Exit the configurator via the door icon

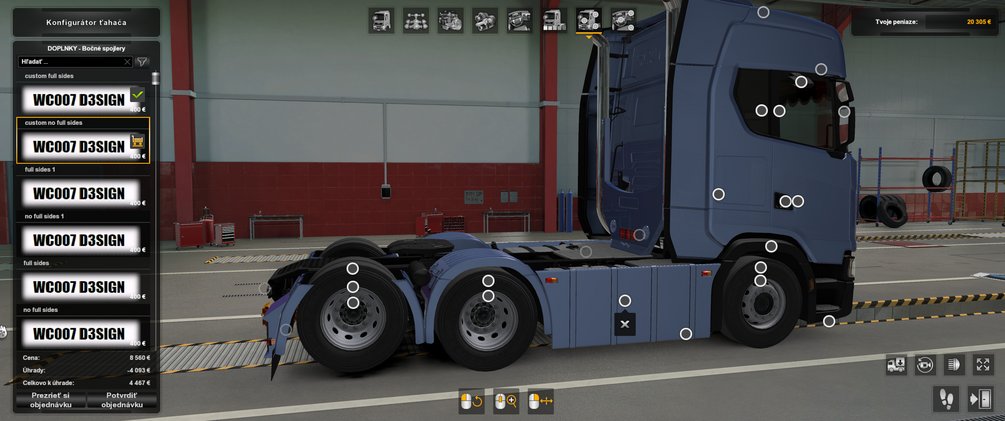coord(980,400)
